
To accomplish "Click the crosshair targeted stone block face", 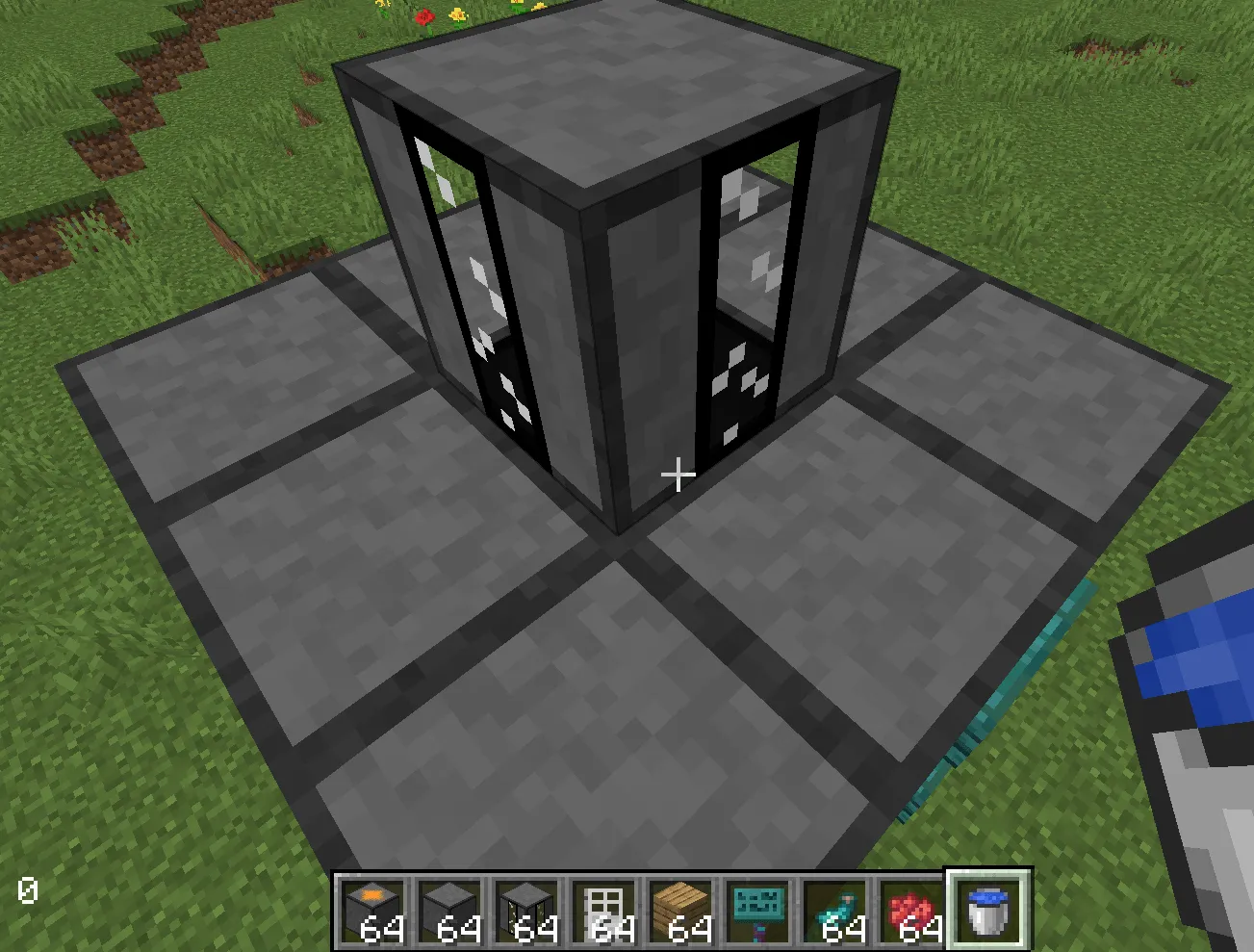I will point(678,475).
